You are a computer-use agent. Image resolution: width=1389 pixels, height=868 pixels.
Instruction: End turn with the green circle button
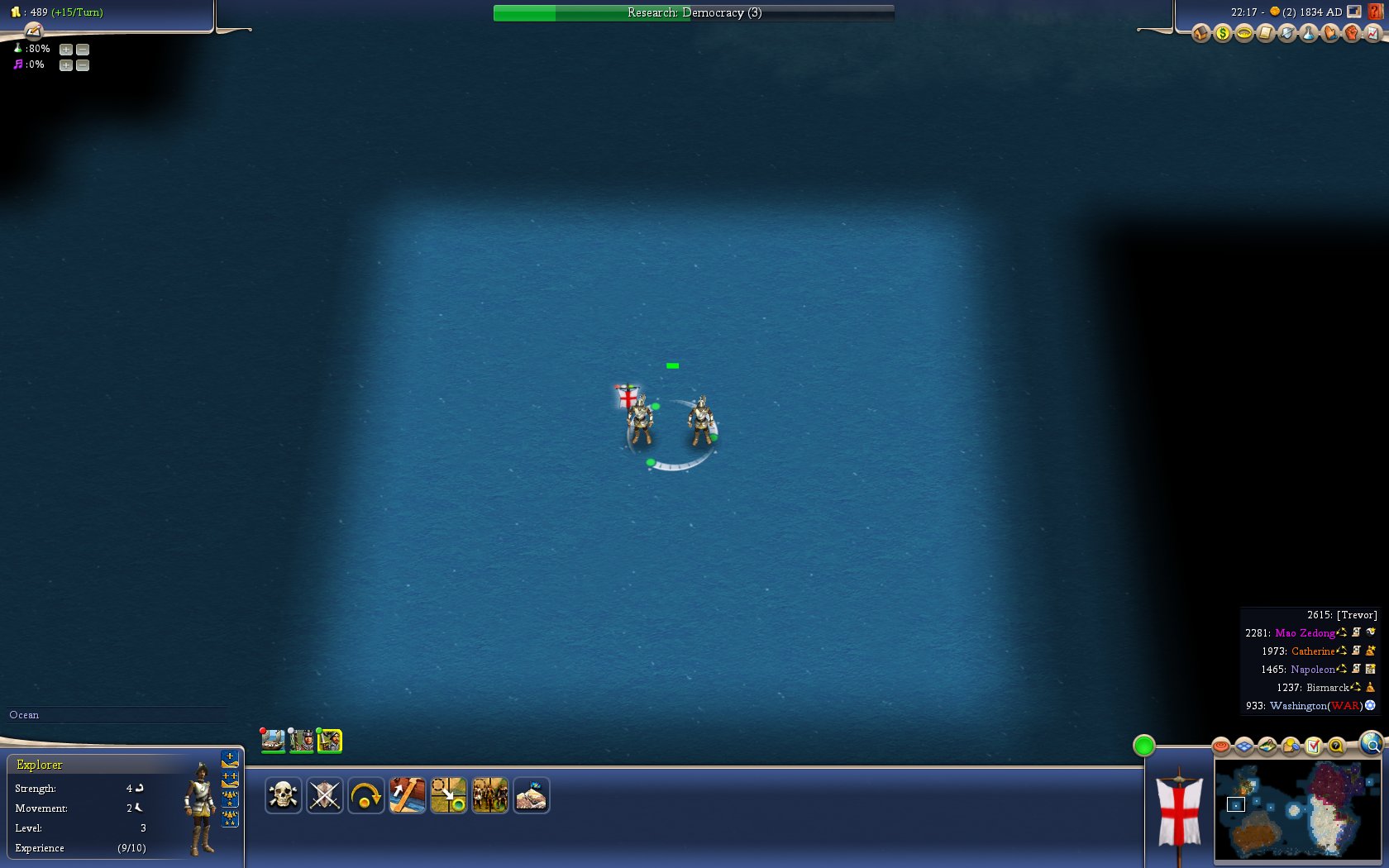pos(1143,746)
